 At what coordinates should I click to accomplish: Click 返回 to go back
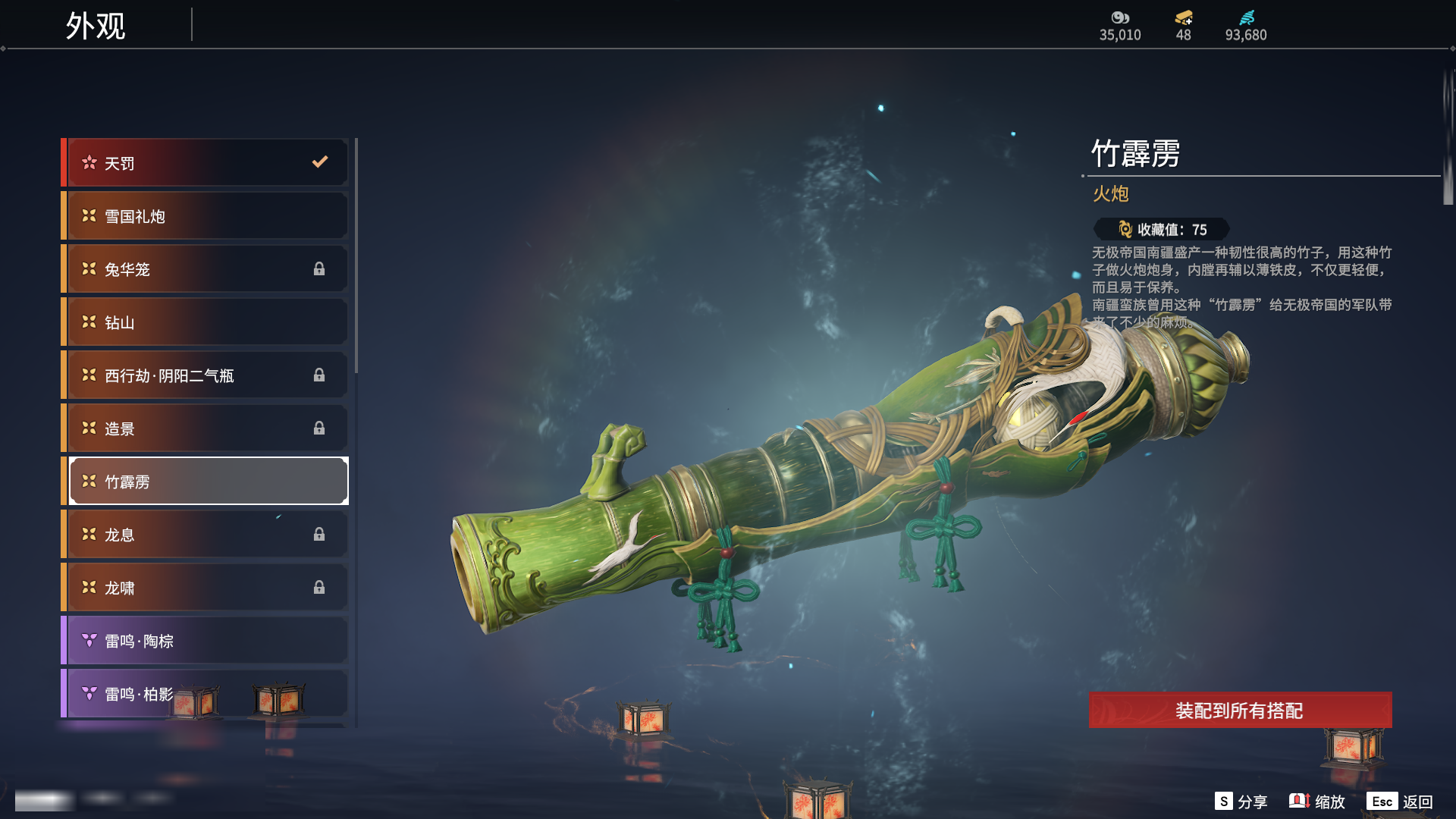pyautogui.click(x=1400, y=802)
